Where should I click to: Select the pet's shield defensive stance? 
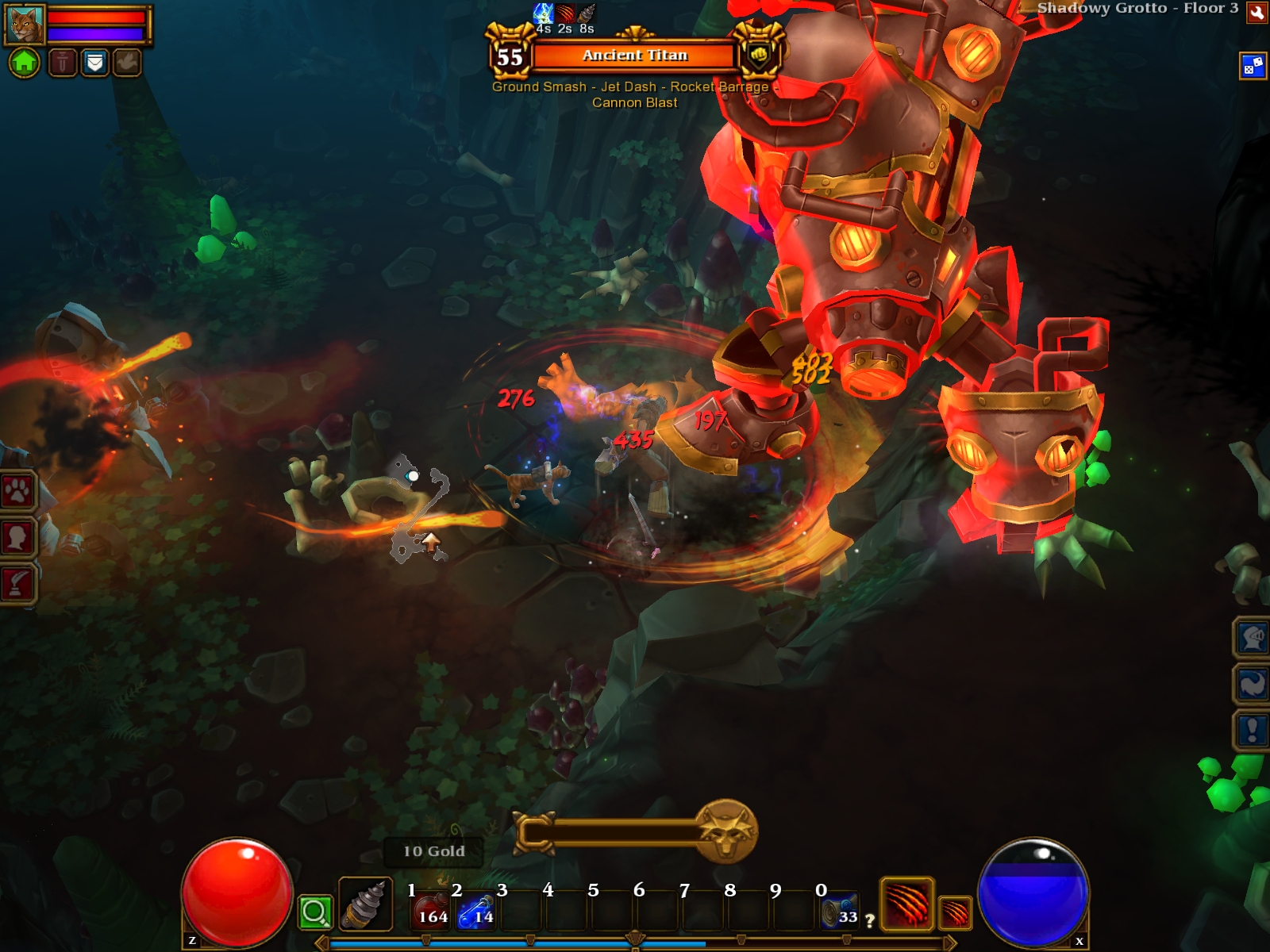click(94, 62)
